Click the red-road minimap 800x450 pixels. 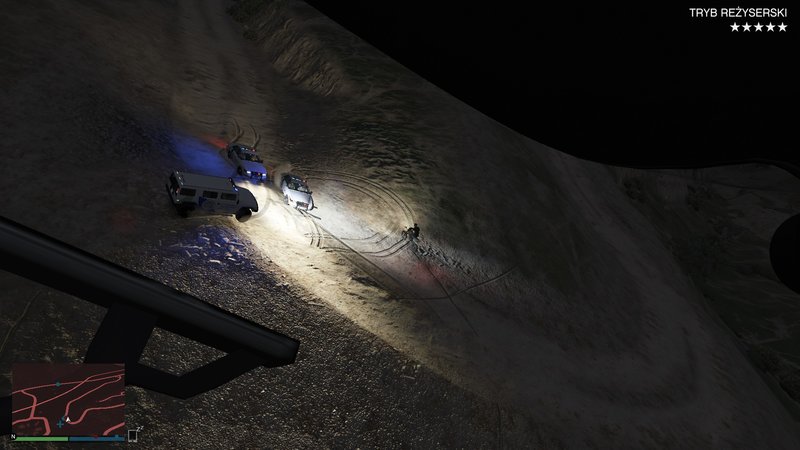[x=68, y=397]
